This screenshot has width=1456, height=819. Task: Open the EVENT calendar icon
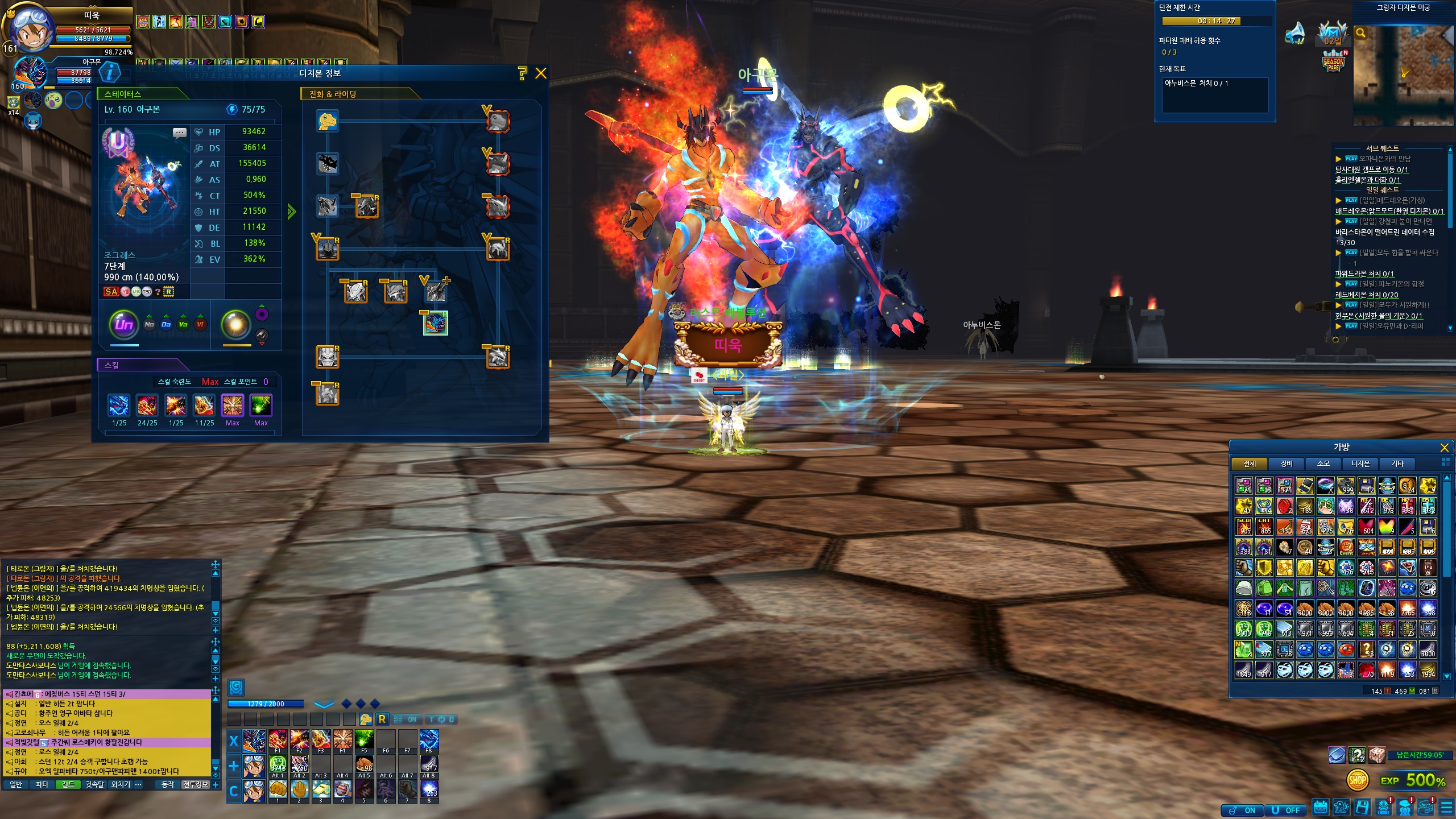point(1320,808)
